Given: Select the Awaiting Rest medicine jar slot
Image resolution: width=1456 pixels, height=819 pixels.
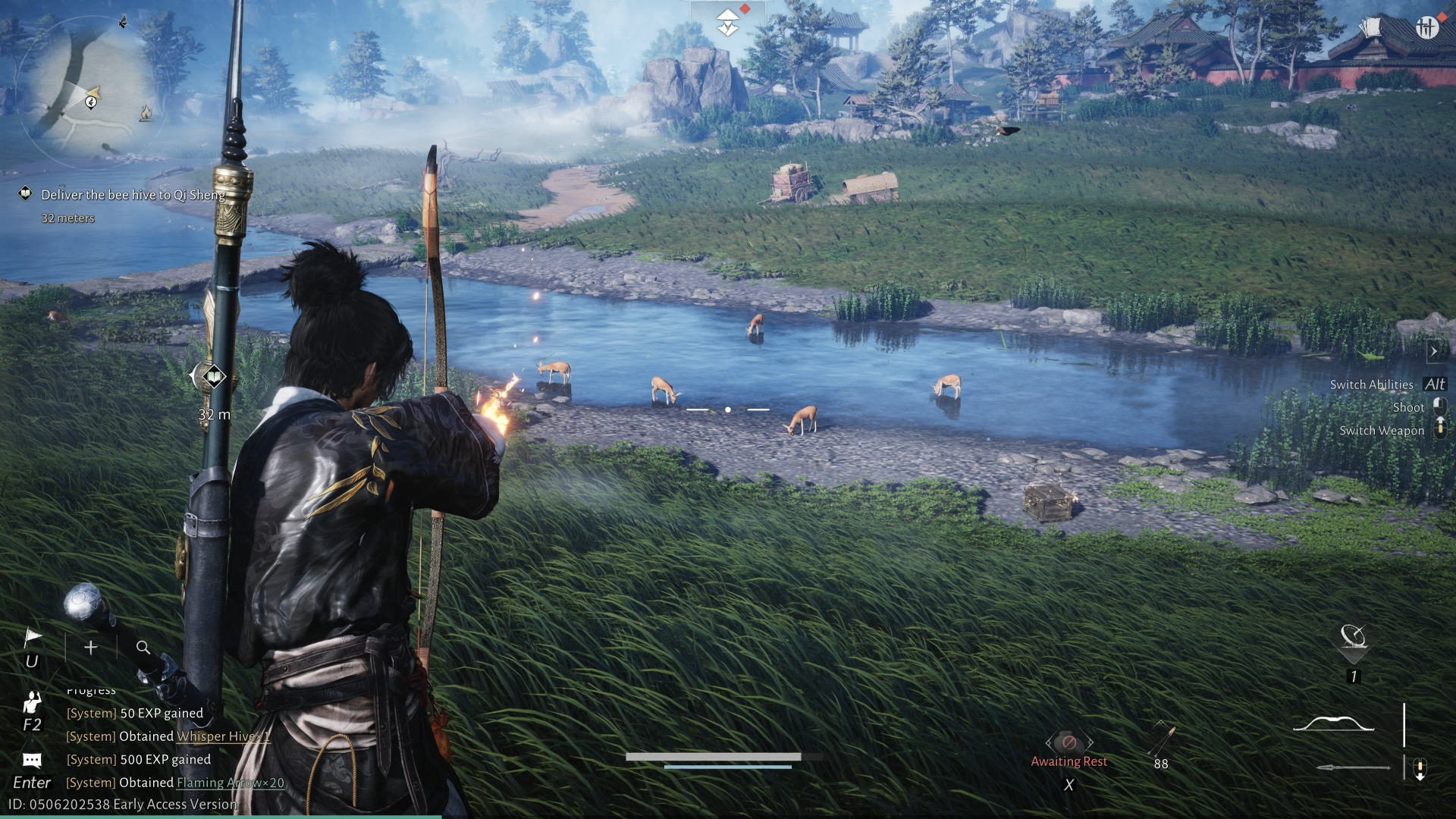Looking at the screenshot, I should pos(1068,743).
